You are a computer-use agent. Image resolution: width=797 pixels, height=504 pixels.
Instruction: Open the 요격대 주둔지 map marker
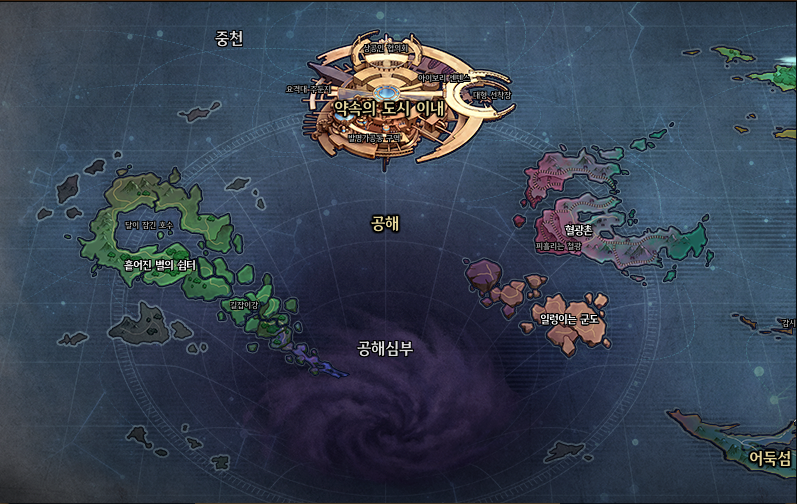click(307, 89)
